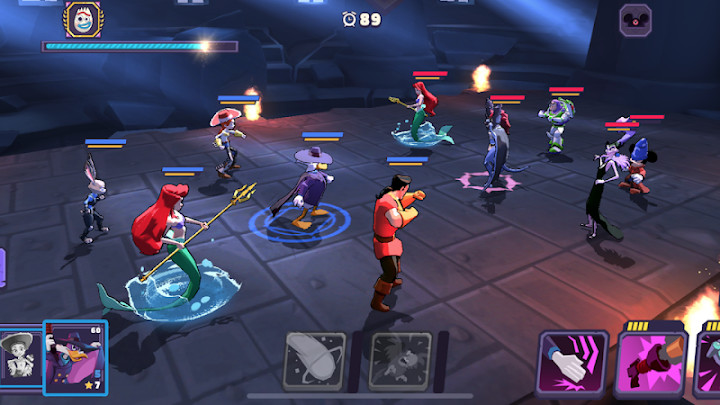The width and height of the screenshot is (720, 405).
Task: Activate the white glove slap skill
Action: pos(573,363)
